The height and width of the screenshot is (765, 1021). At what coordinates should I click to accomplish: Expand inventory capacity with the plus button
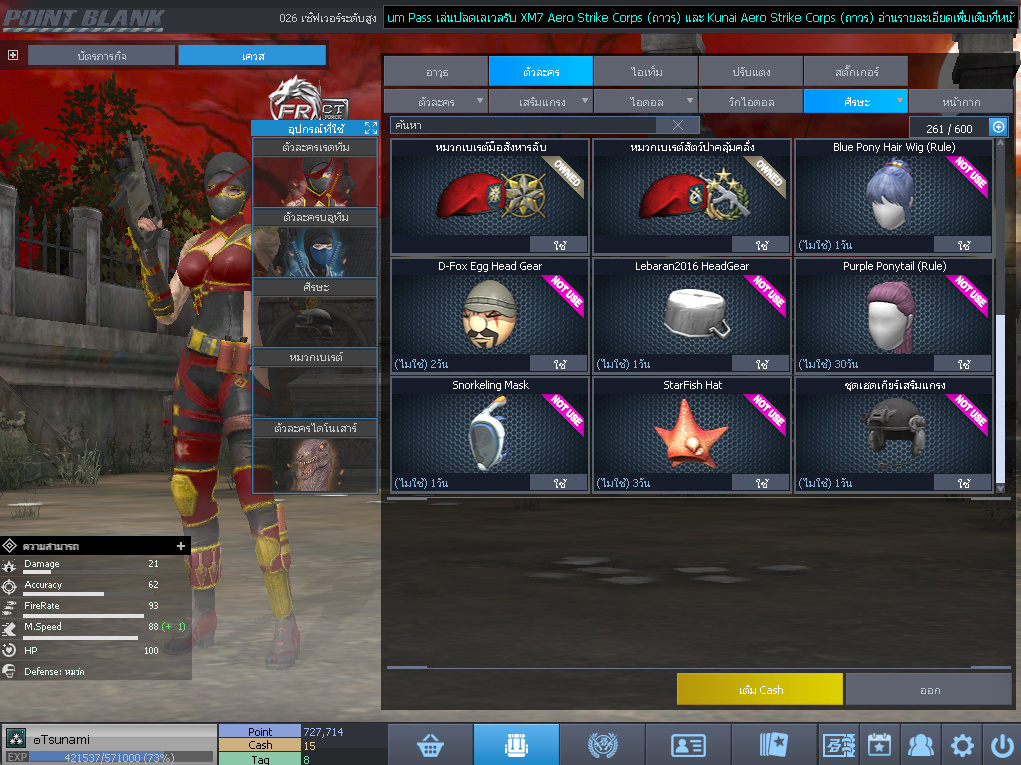(997, 127)
